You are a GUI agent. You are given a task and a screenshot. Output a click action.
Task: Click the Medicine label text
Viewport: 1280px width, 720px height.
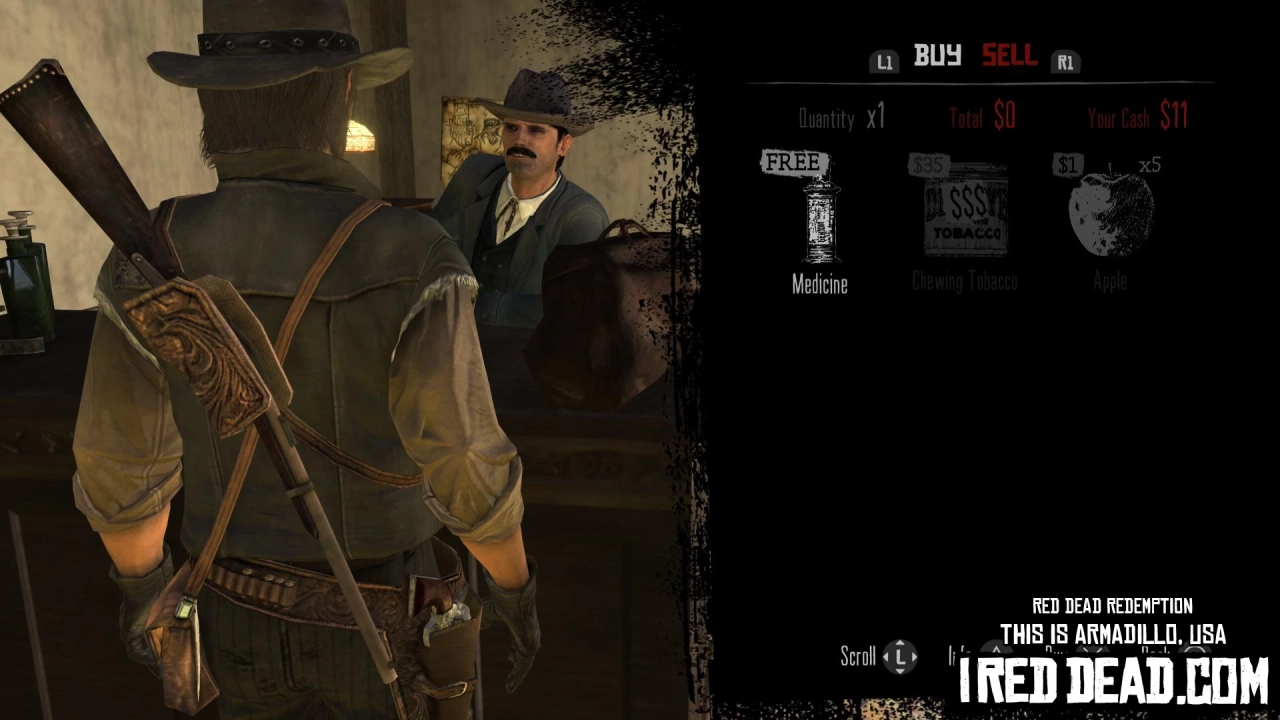click(820, 284)
